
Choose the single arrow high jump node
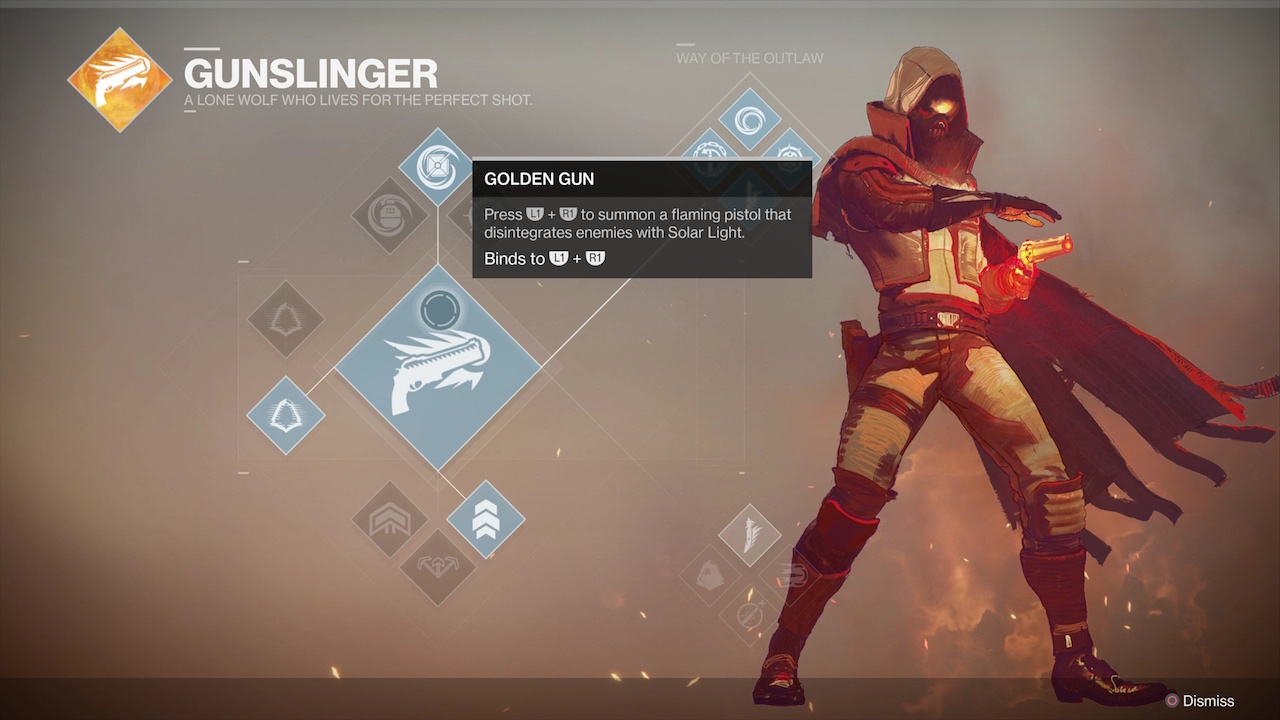click(389, 519)
